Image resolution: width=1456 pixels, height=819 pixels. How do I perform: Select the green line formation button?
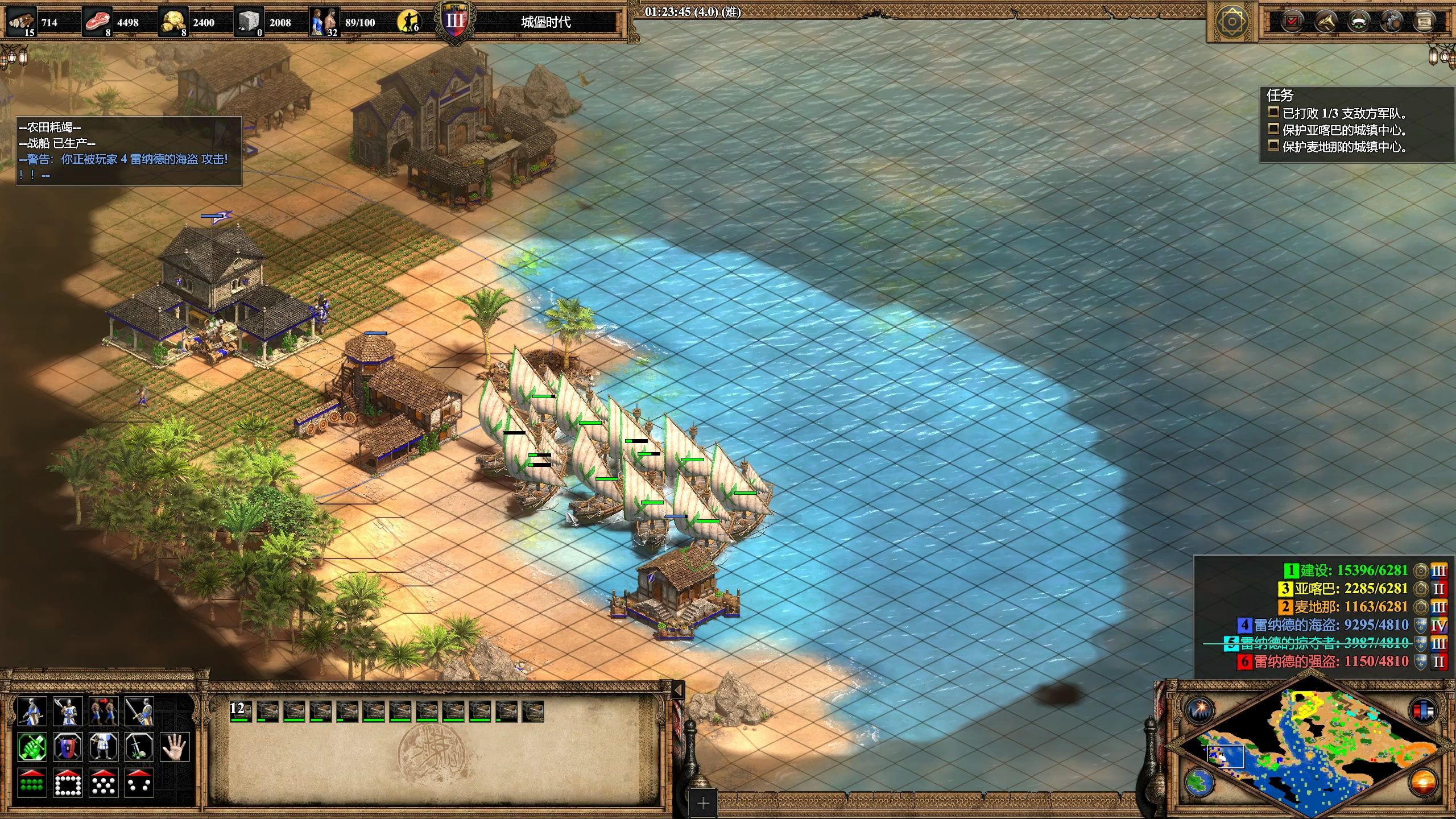click(x=32, y=783)
